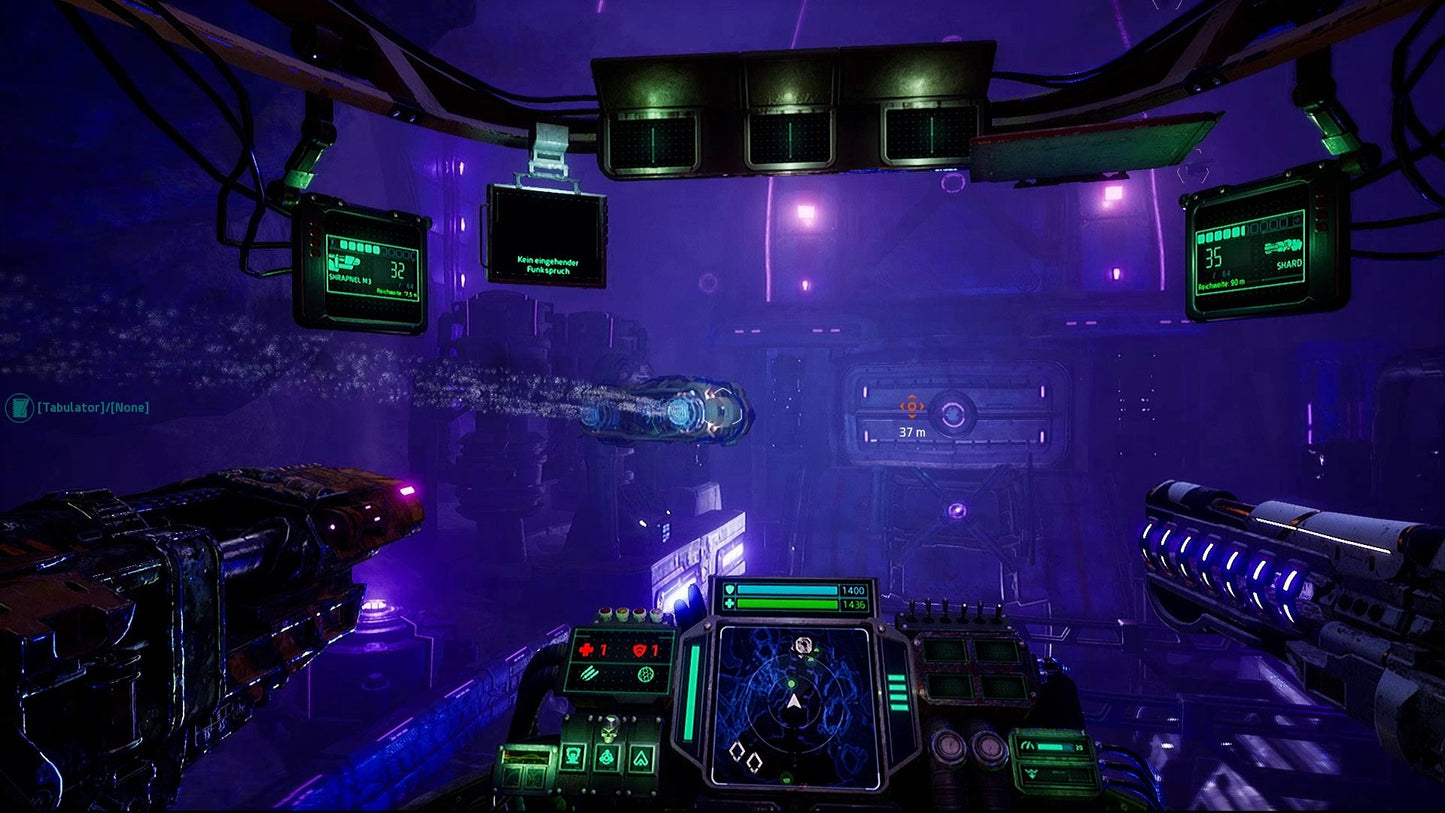1445x813 pixels.
Task: Click the claw-marks icon on the status panel
Action: pyautogui.click(x=589, y=675)
